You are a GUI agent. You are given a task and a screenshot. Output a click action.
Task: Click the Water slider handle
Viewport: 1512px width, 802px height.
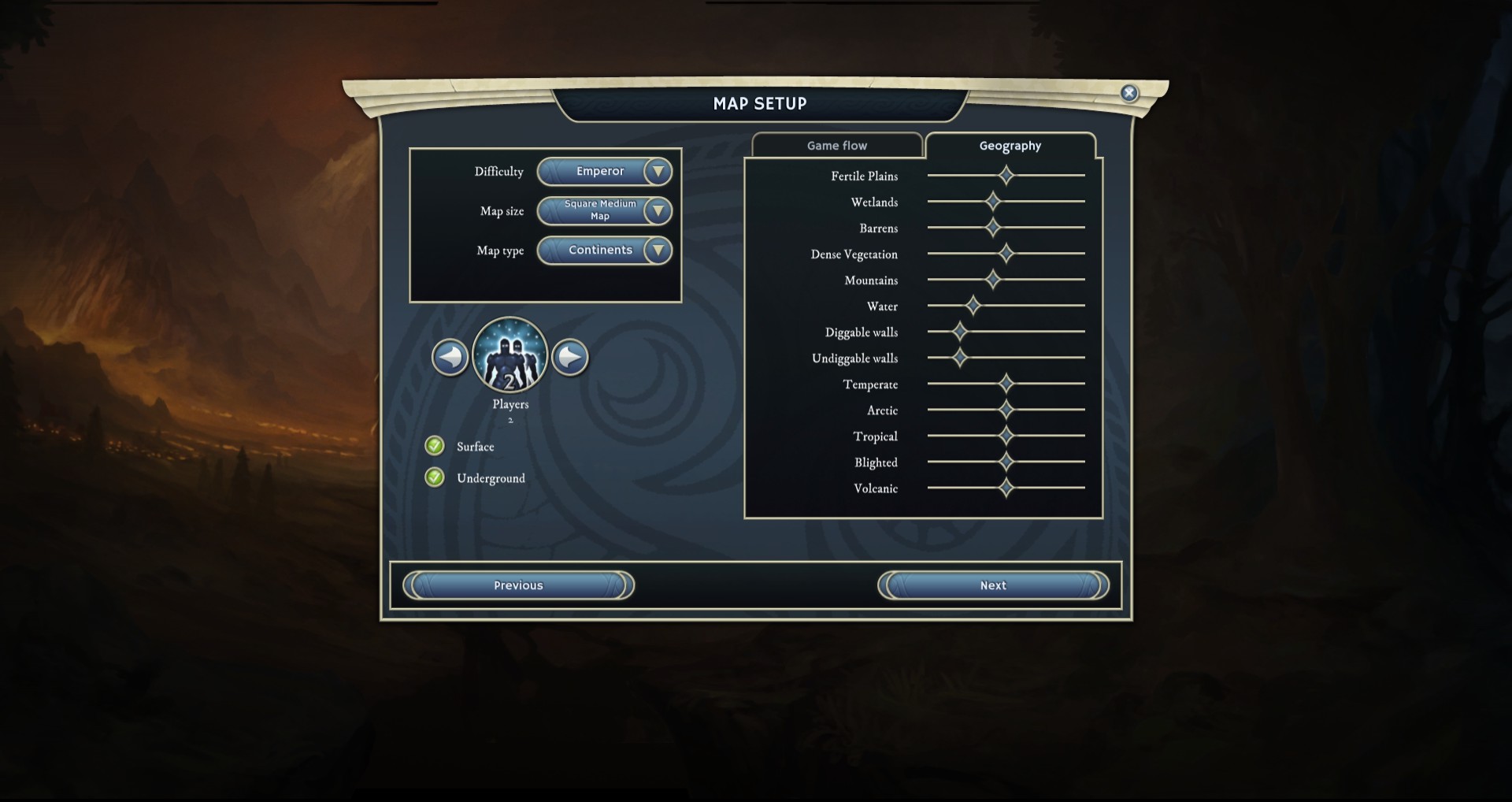(x=973, y=306)
